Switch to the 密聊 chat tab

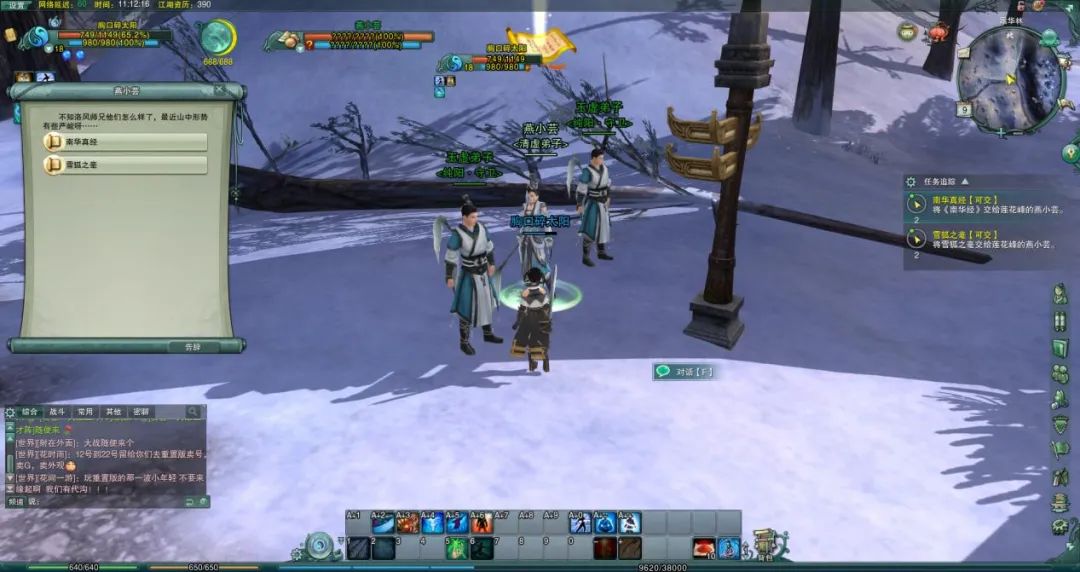coord(141,412)
